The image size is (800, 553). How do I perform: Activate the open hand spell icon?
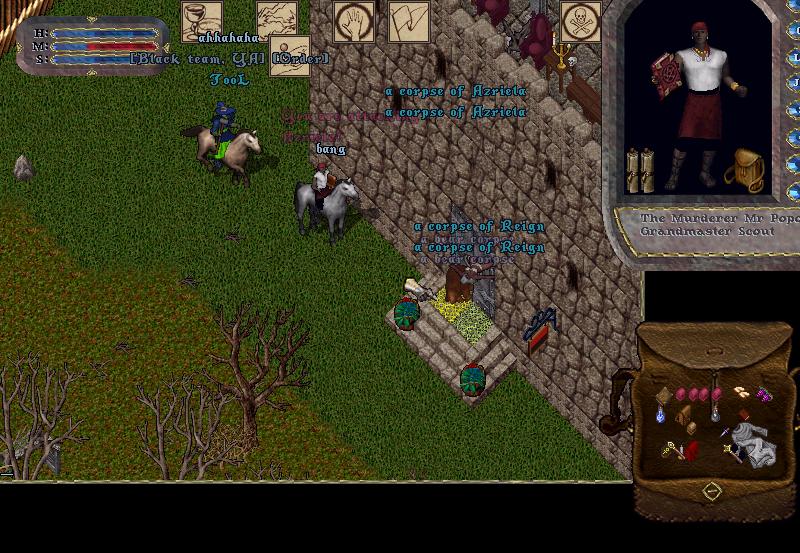coord(354,22)
